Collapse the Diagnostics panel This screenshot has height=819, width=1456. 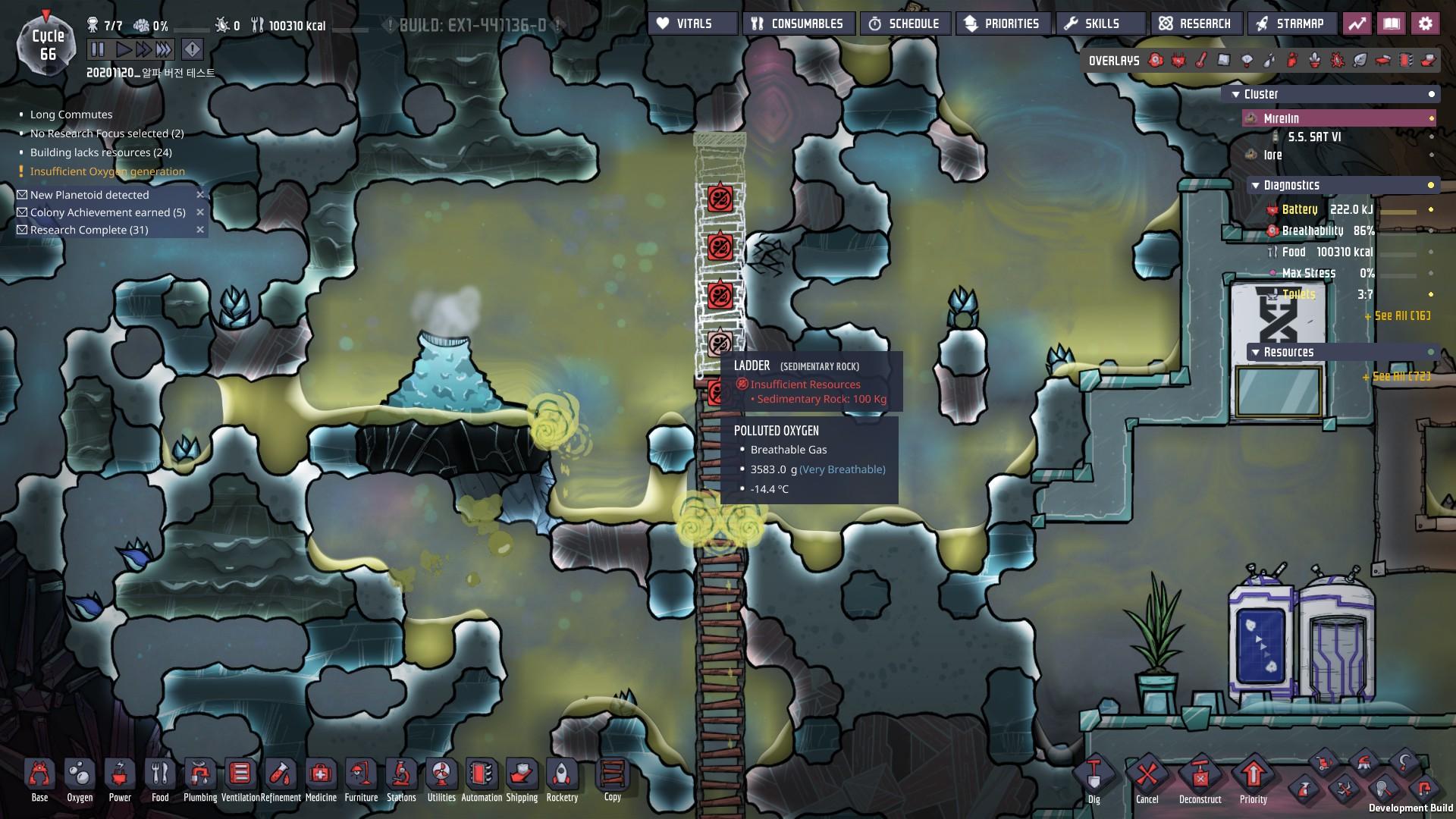coord(1255,184)
